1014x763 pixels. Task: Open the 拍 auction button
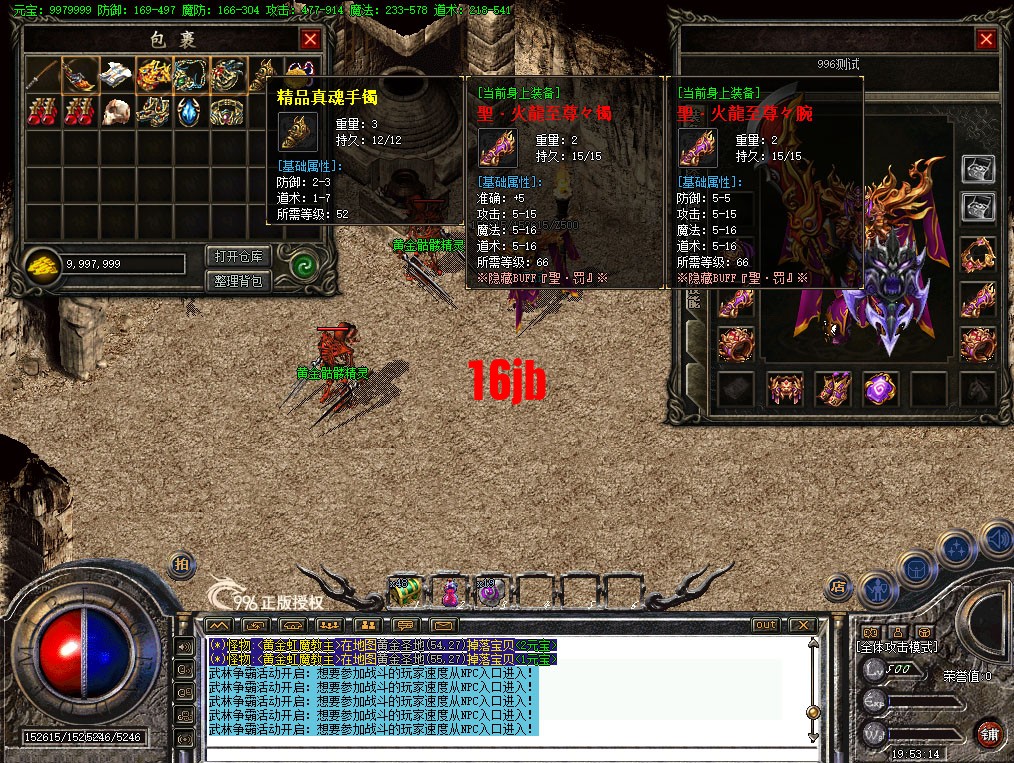pos(181,565)
